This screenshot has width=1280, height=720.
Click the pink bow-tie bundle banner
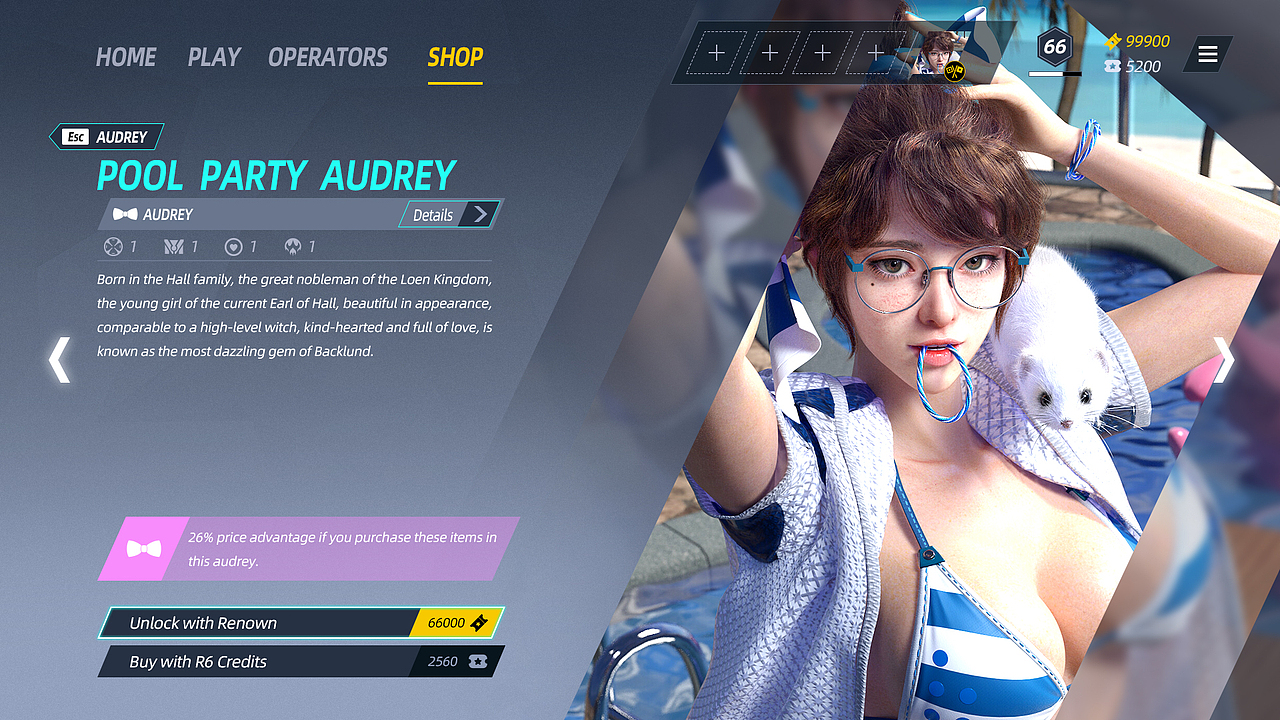(308, 549)
